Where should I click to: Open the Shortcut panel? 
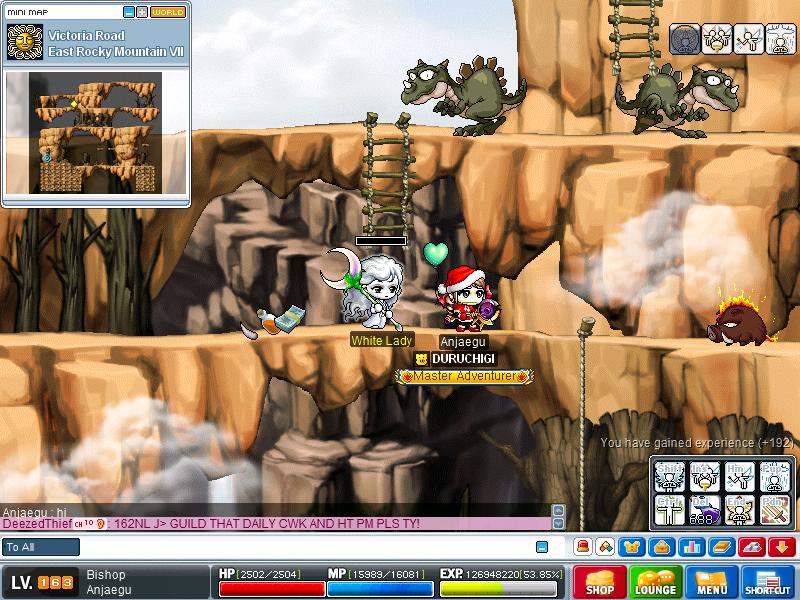coord(768,582)
